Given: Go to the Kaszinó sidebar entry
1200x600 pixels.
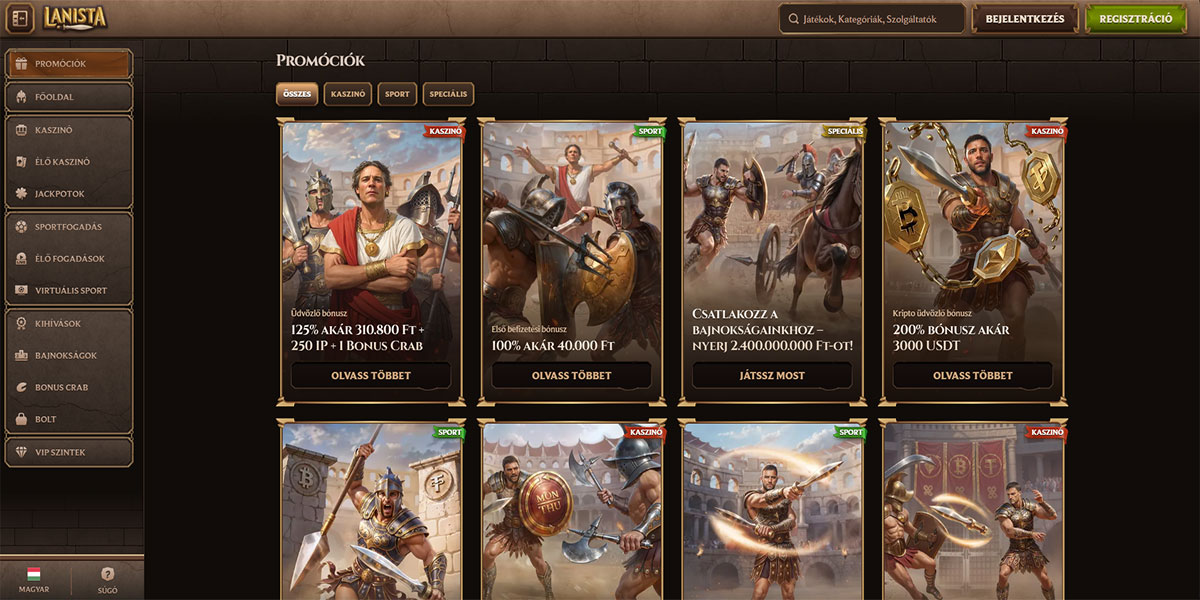Looking at the screenshot, I should coord(69,130).
